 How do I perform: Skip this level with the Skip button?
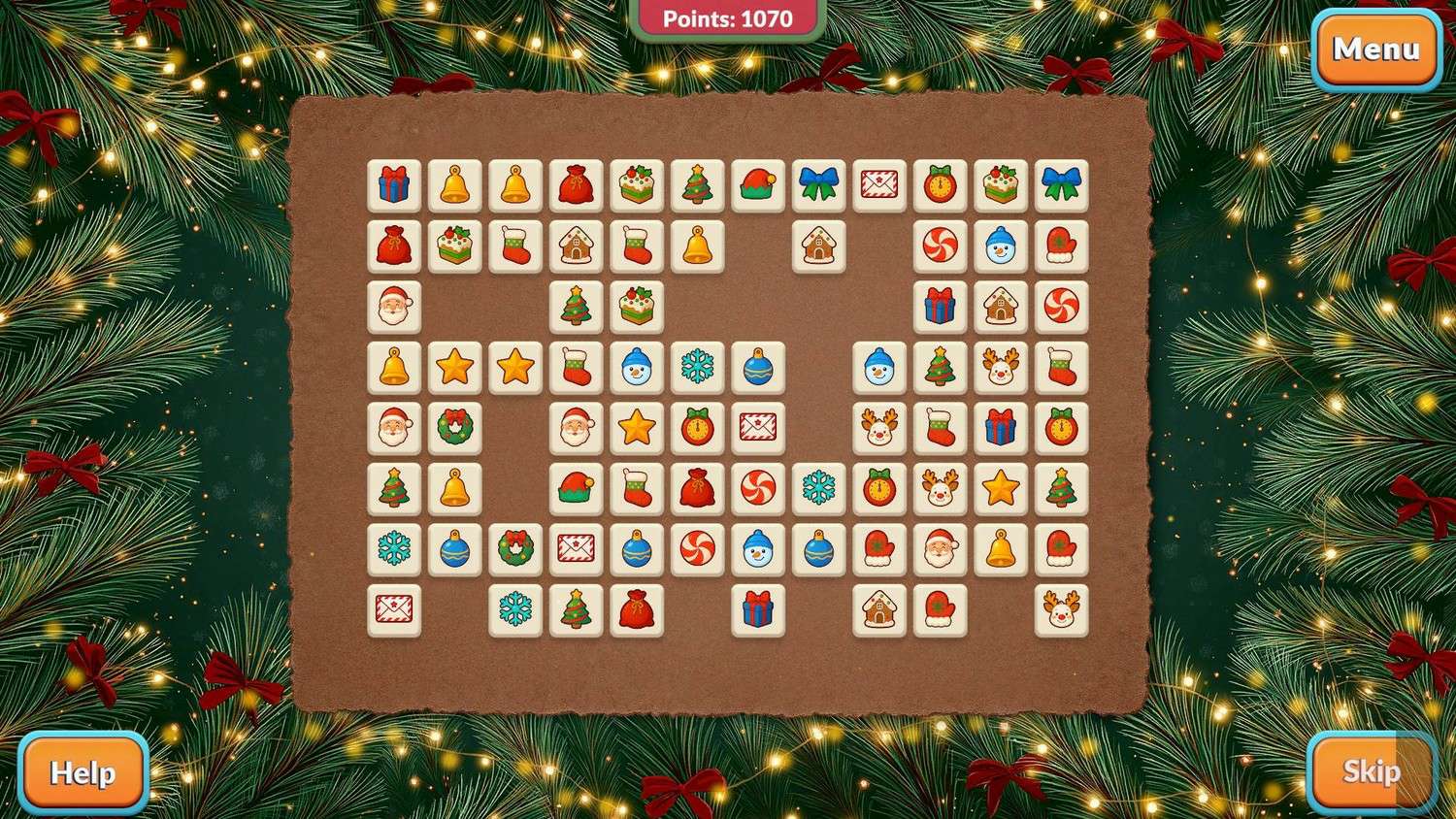pos(1371,771)
